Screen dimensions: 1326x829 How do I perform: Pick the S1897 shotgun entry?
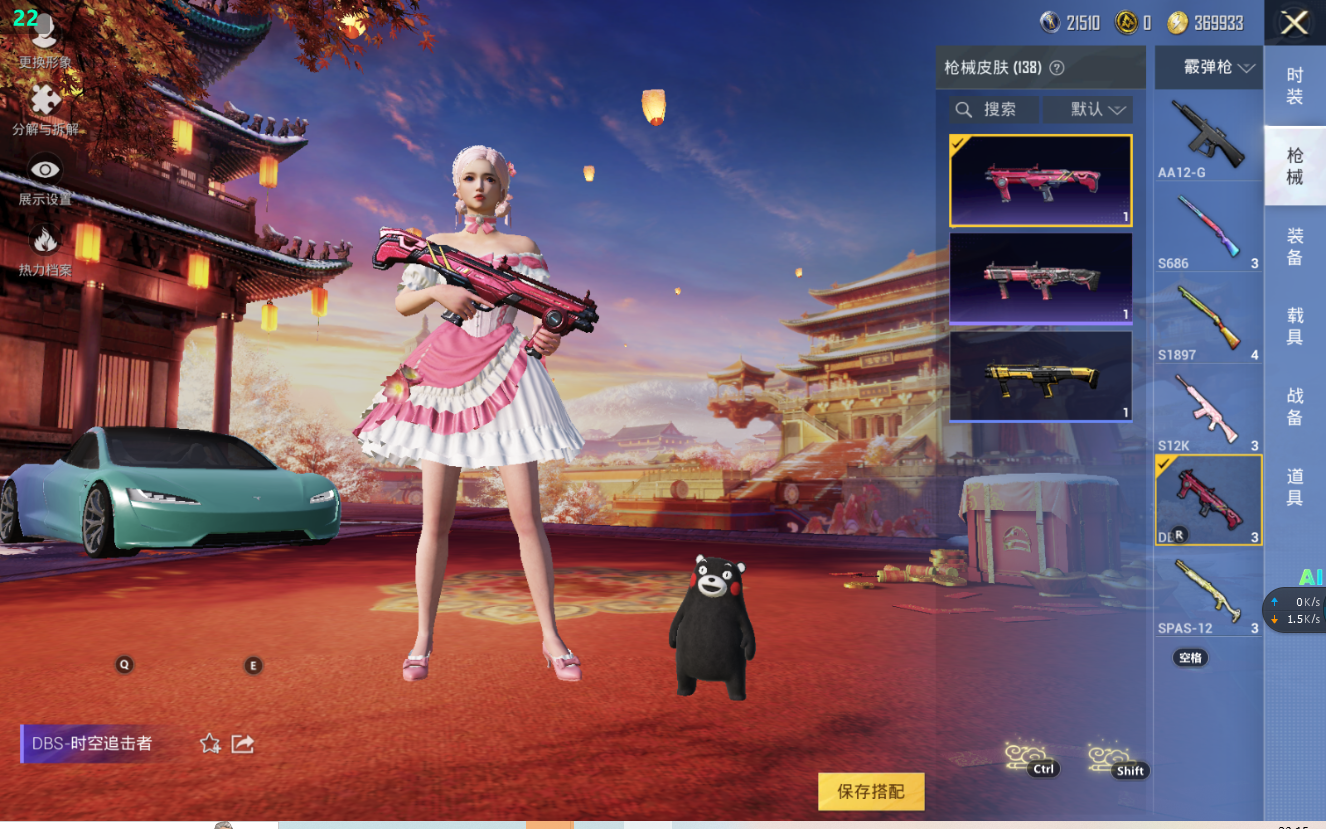coord(1208,321)
